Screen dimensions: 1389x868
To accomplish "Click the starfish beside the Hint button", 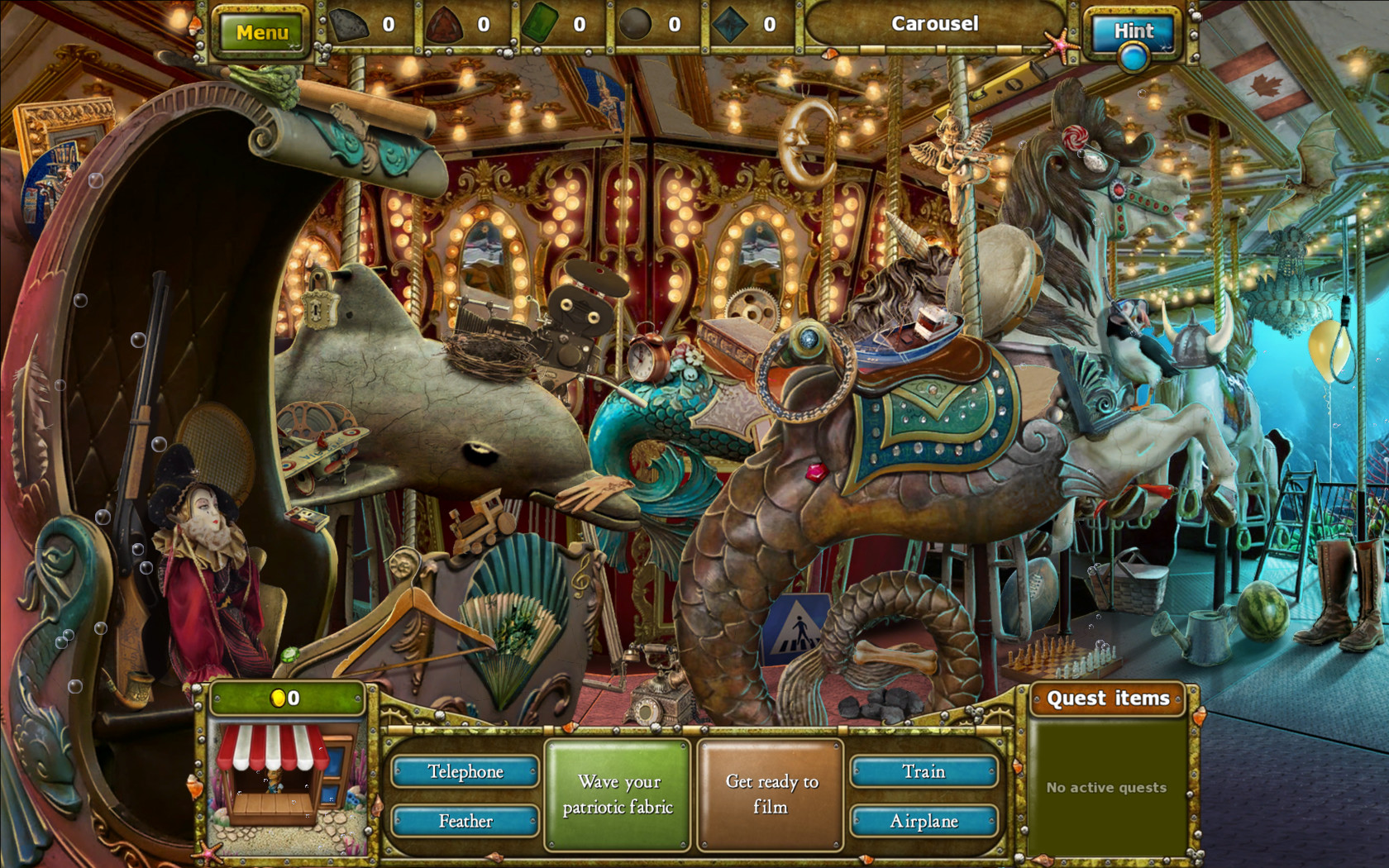I will coord(1058,45).
